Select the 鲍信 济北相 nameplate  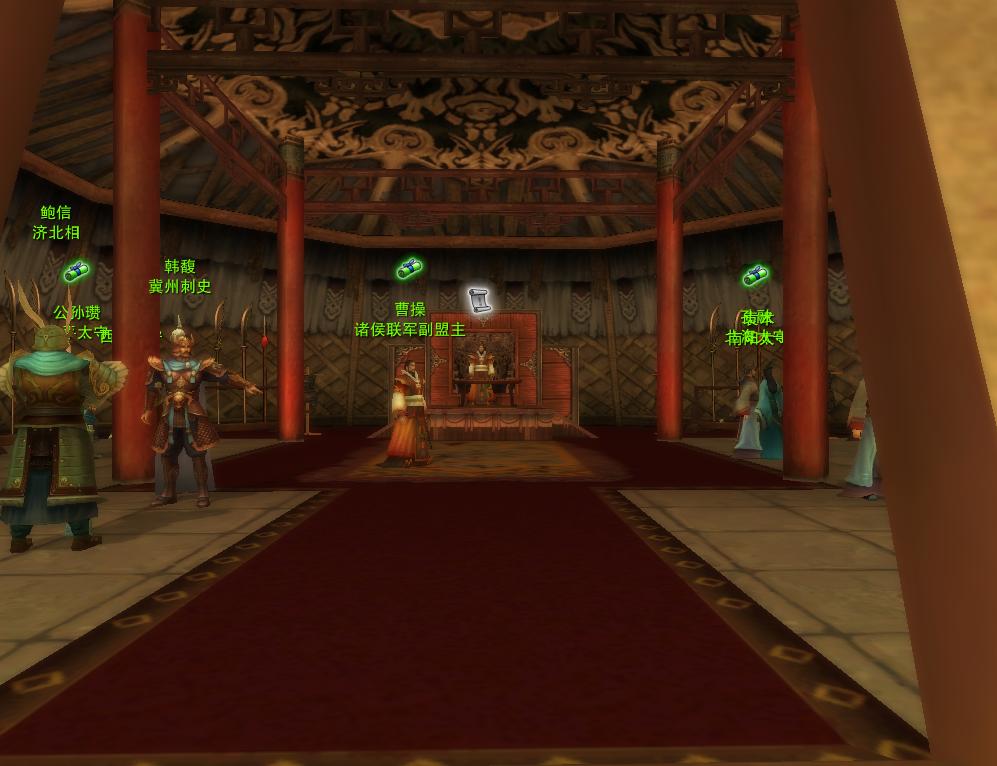point(56,223)
